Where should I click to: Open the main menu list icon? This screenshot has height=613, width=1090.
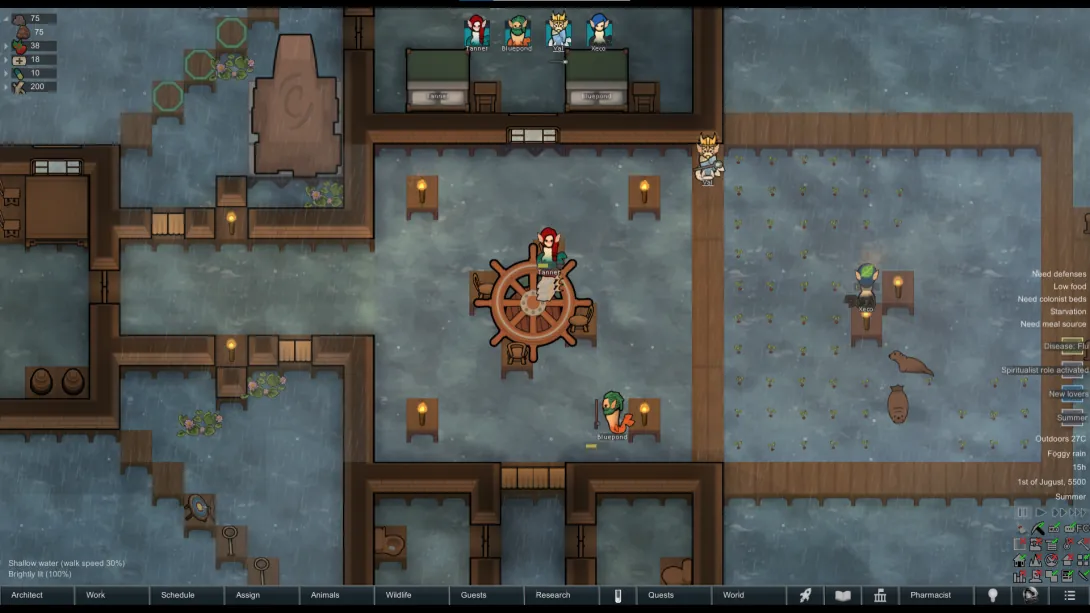pyautogui.click(x=1069, y=595)
